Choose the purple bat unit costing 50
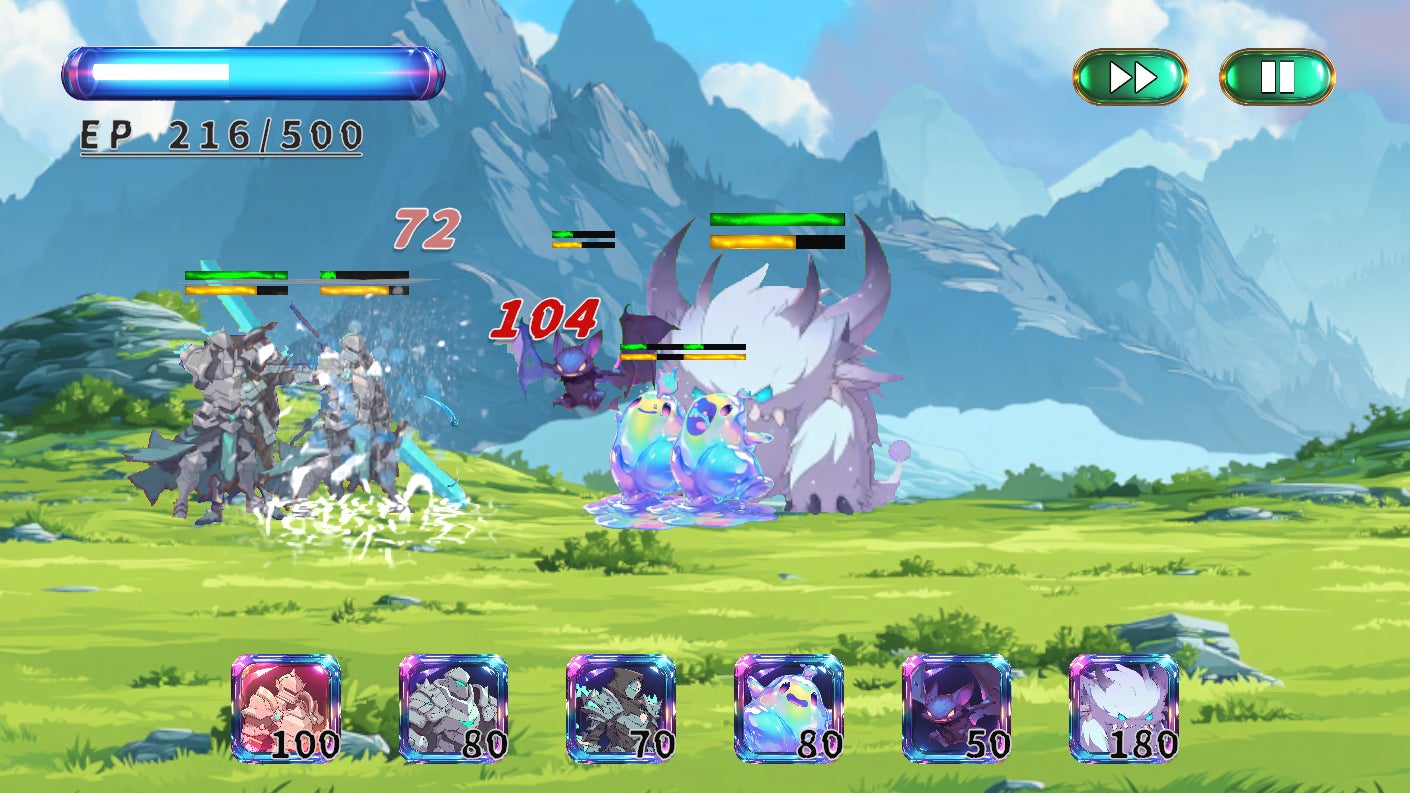 (957, 708)
